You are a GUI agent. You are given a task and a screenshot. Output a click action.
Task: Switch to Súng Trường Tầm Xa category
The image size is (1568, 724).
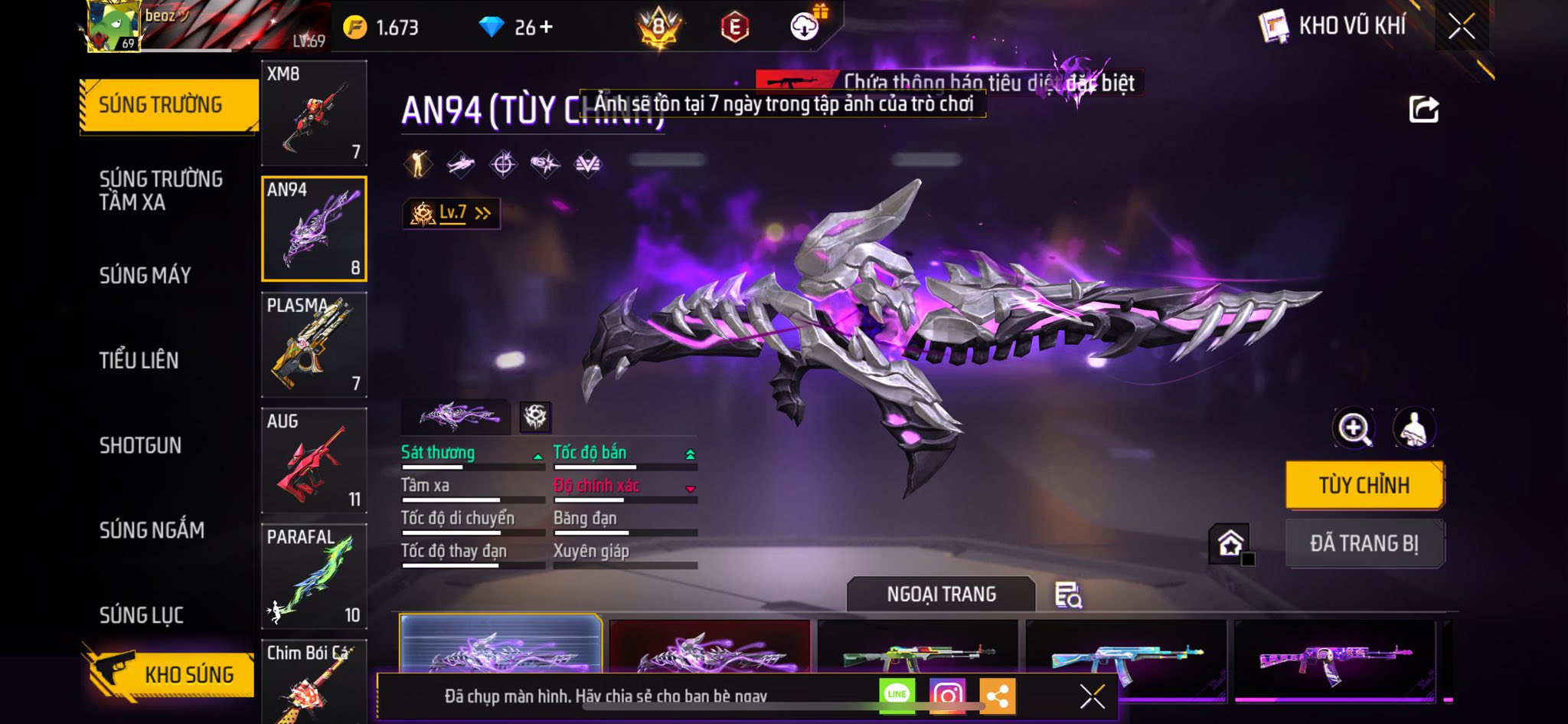coord(161,190)
